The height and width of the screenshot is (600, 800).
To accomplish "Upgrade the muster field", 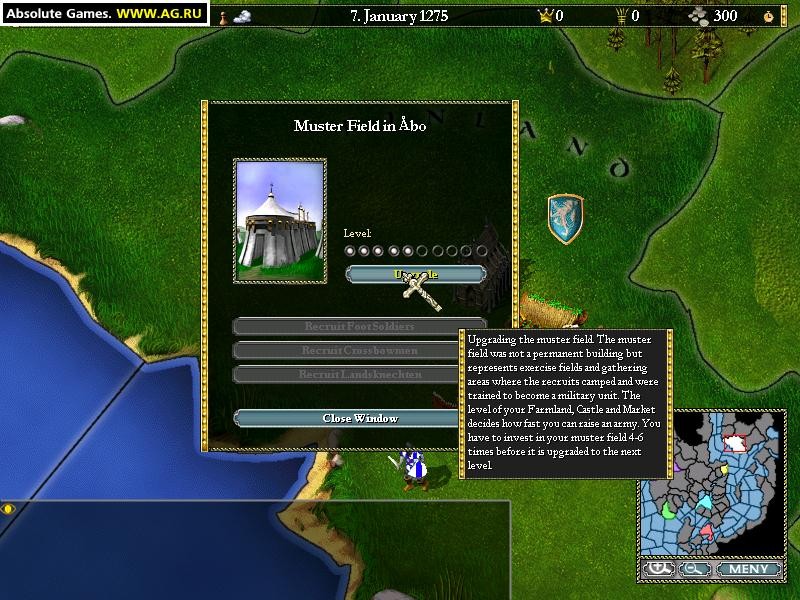I will 415,273.
